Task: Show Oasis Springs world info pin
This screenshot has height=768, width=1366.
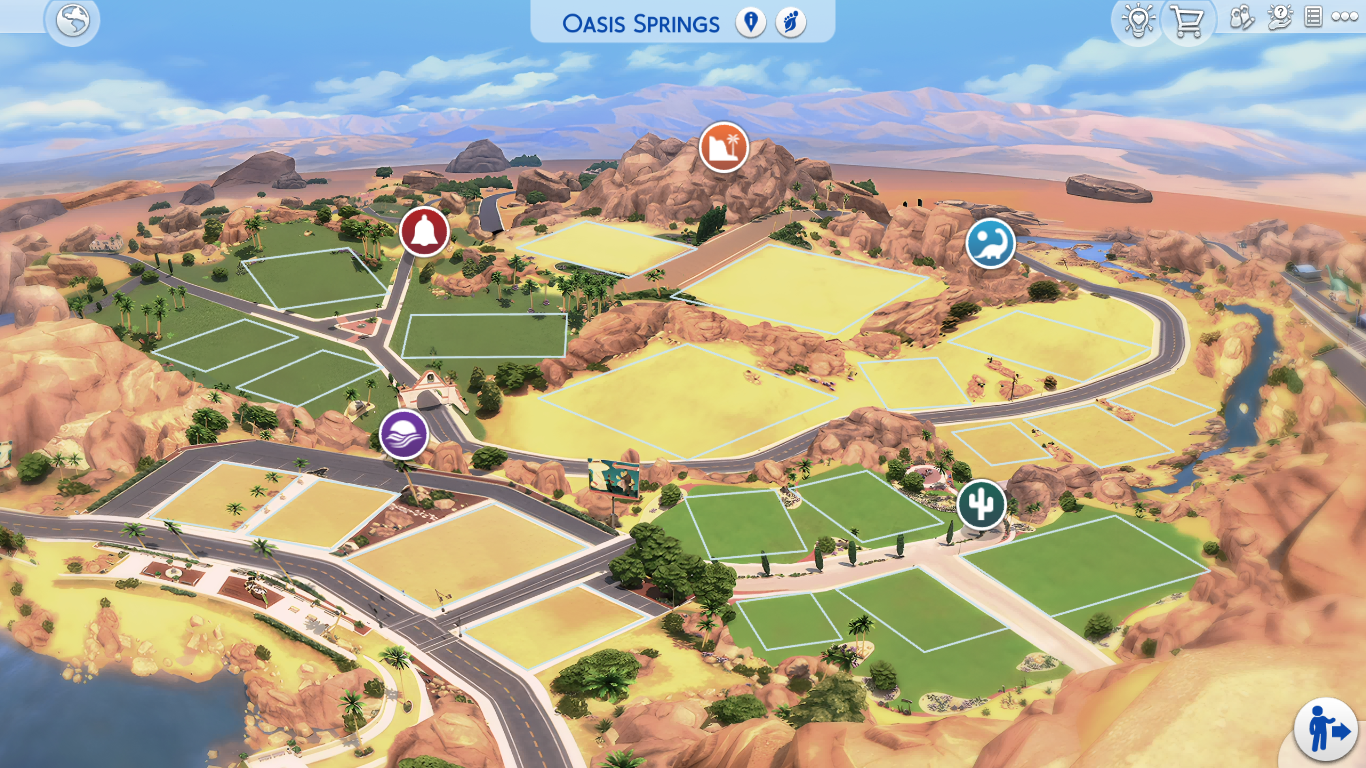Action: pos(750,22)
